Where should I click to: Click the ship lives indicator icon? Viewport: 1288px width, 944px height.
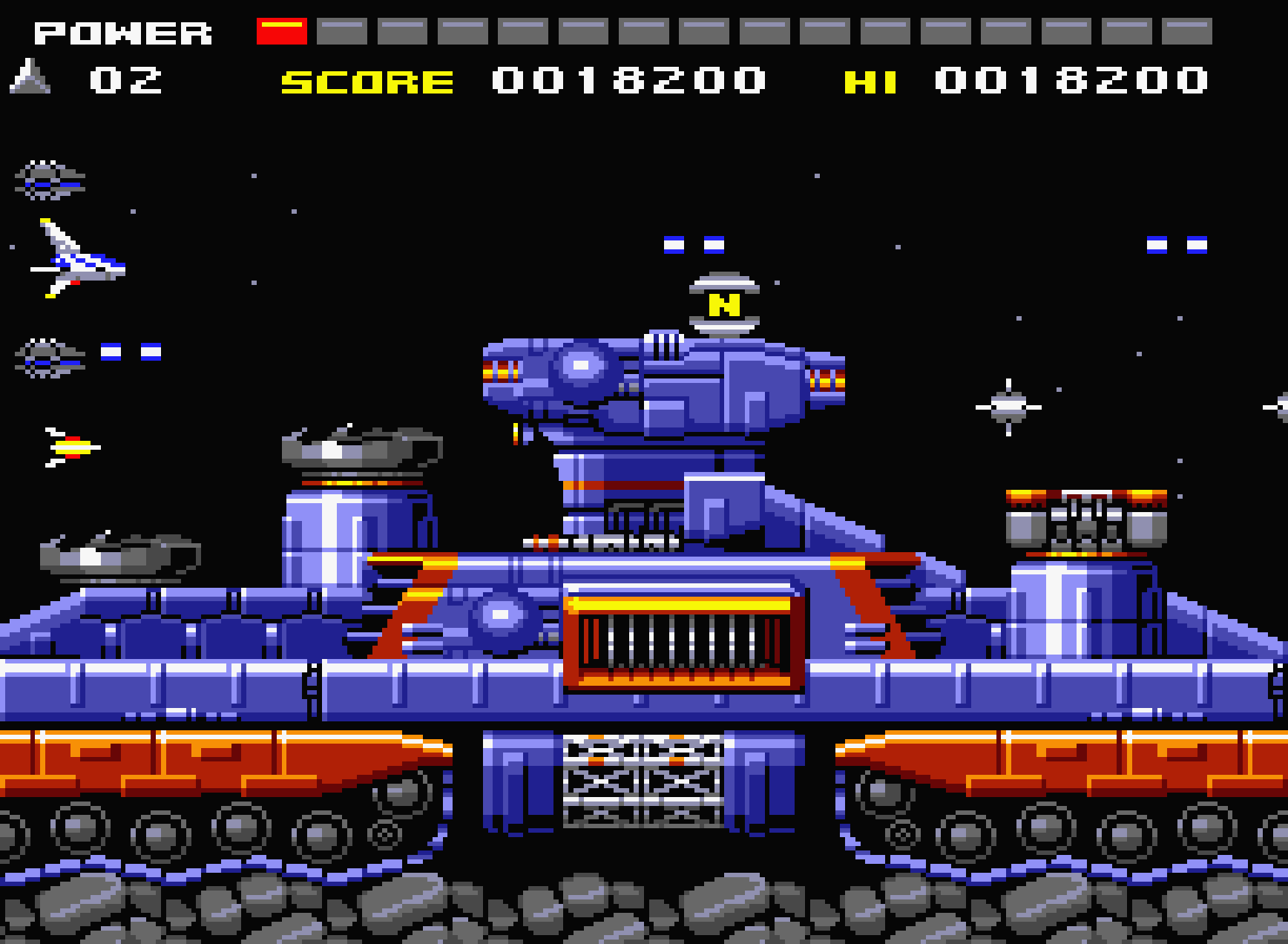click(x=30, y=78)
